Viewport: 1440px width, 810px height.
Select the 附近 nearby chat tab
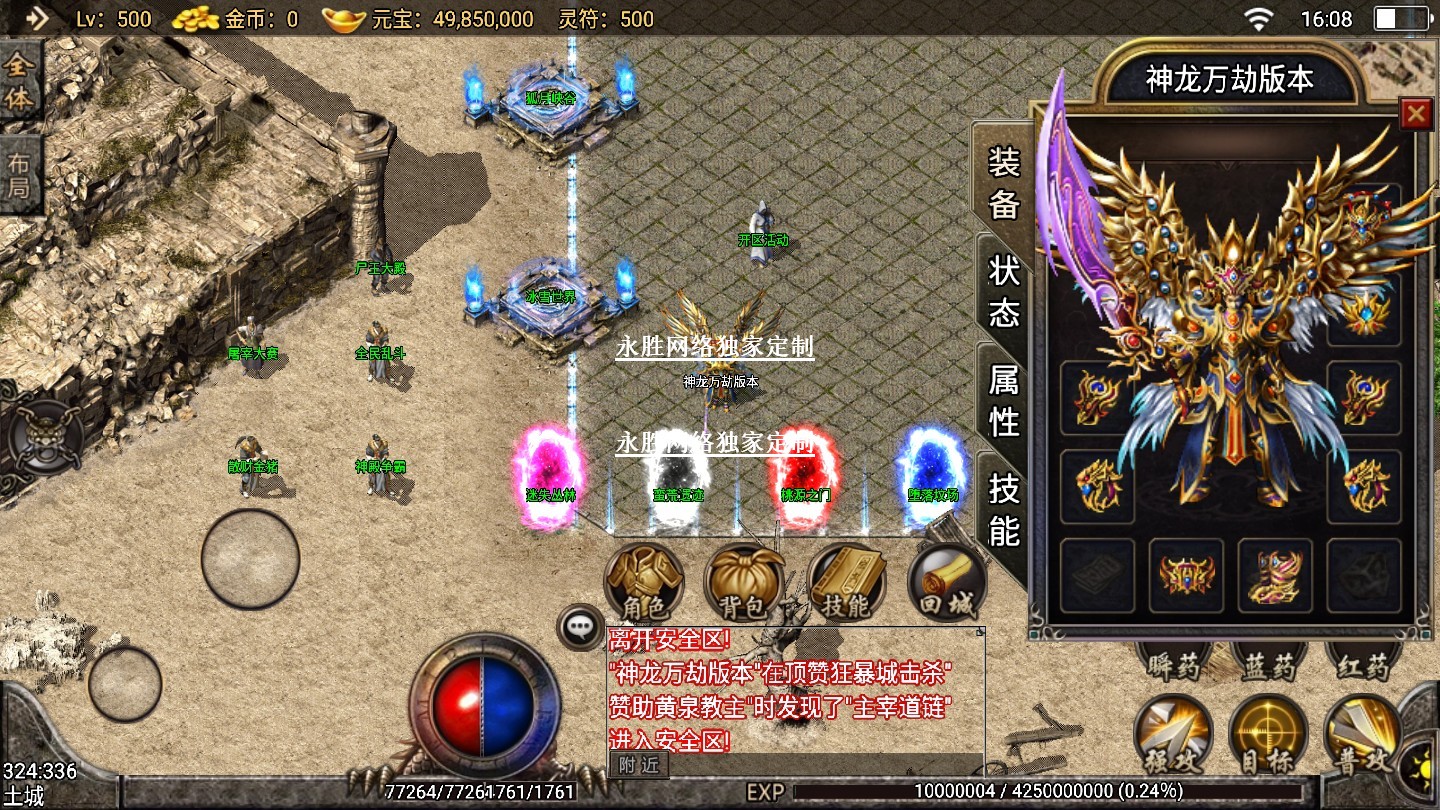coord(638,765)
